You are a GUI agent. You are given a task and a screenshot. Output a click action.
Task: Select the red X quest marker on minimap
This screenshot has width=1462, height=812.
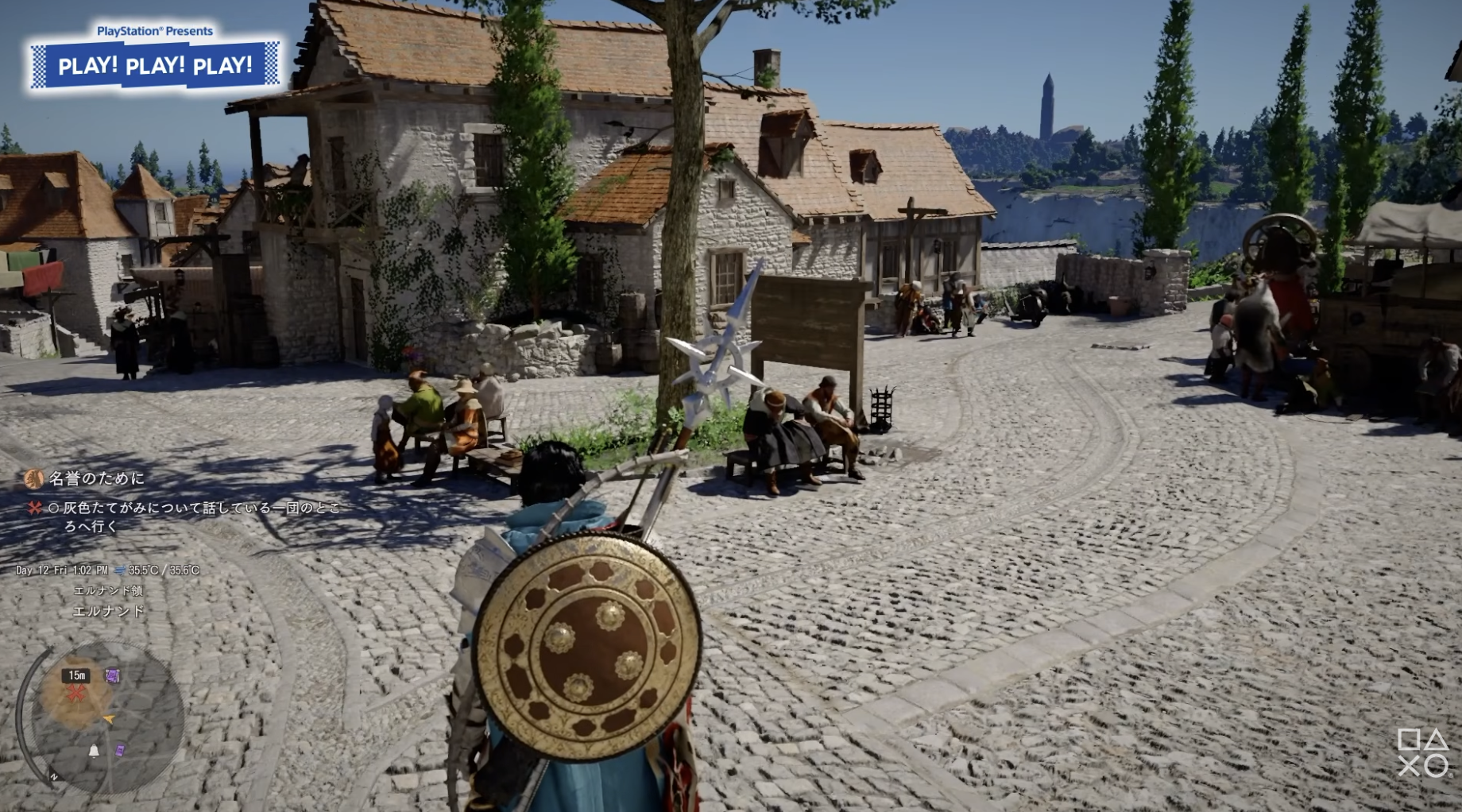click(77, 694)
